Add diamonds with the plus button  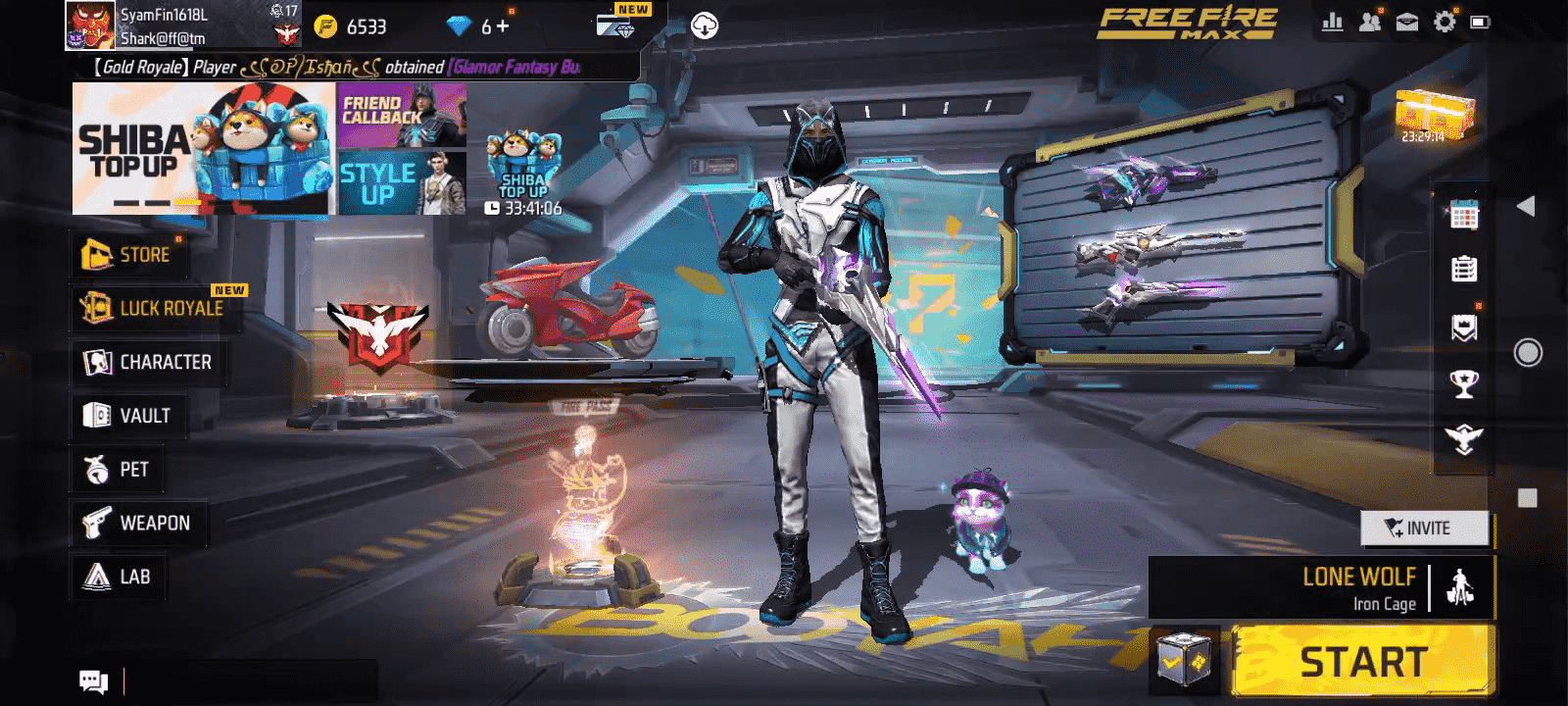coord(503,26)
